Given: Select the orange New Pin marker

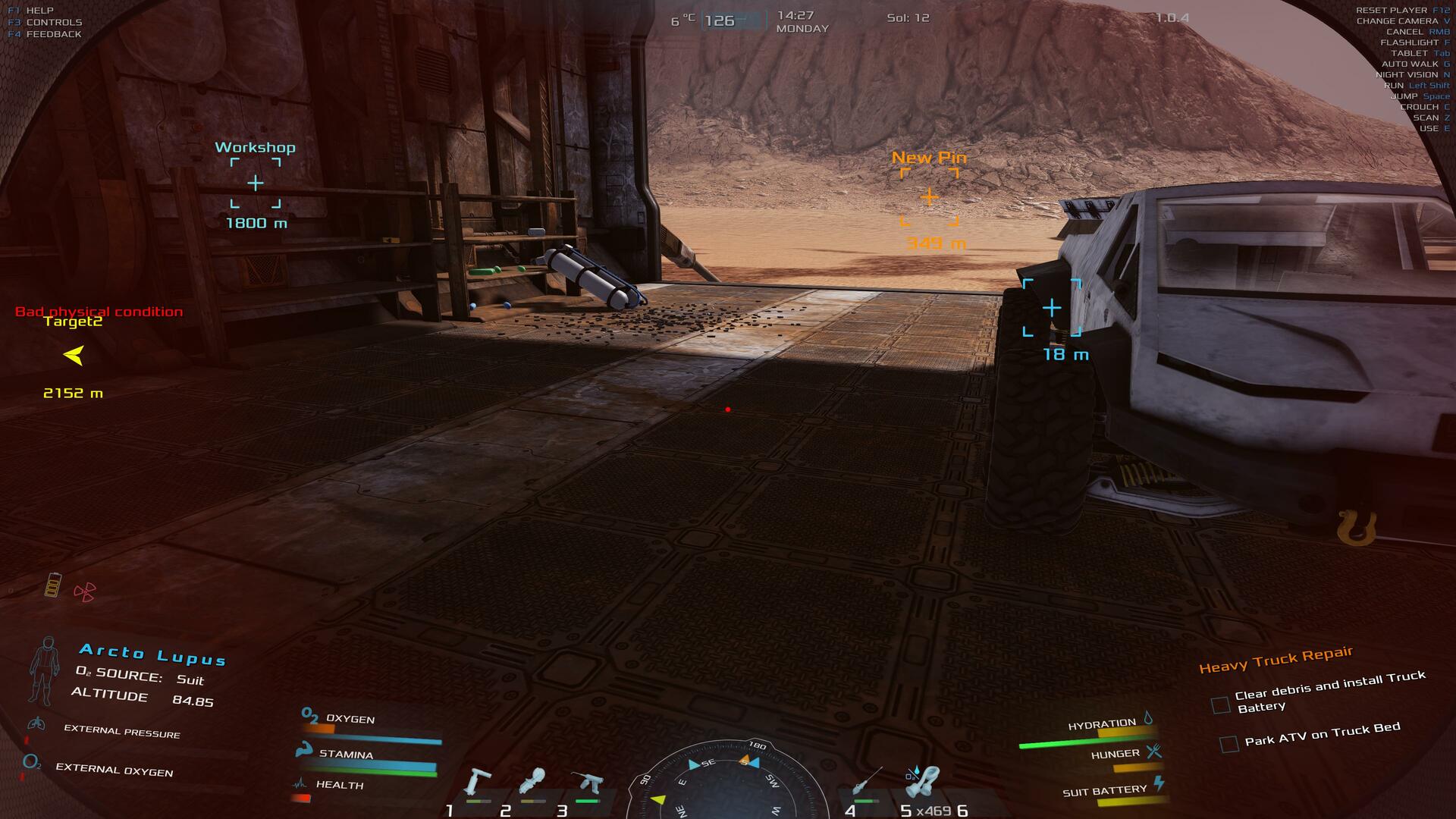Looking at the screenshot, I should [x=929, y=197].
